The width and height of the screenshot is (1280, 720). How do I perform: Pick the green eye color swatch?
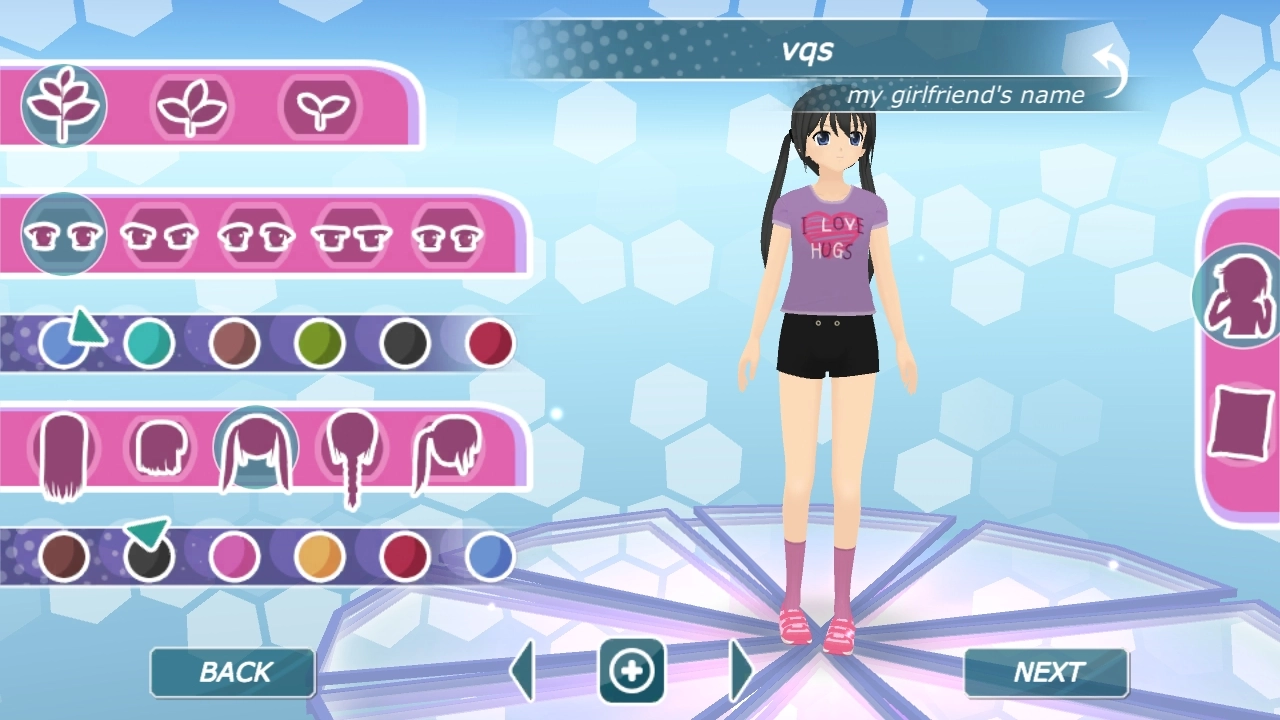tap(320, 344)
